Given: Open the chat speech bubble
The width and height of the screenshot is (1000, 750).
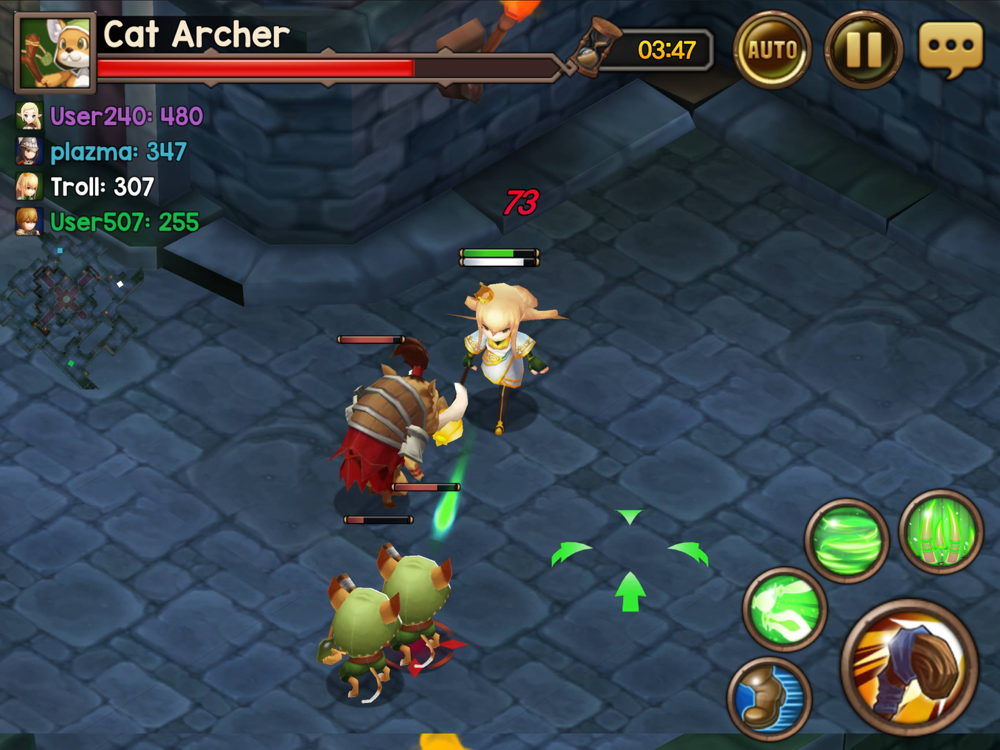Looking at the screenshot, I should (950, 48).
